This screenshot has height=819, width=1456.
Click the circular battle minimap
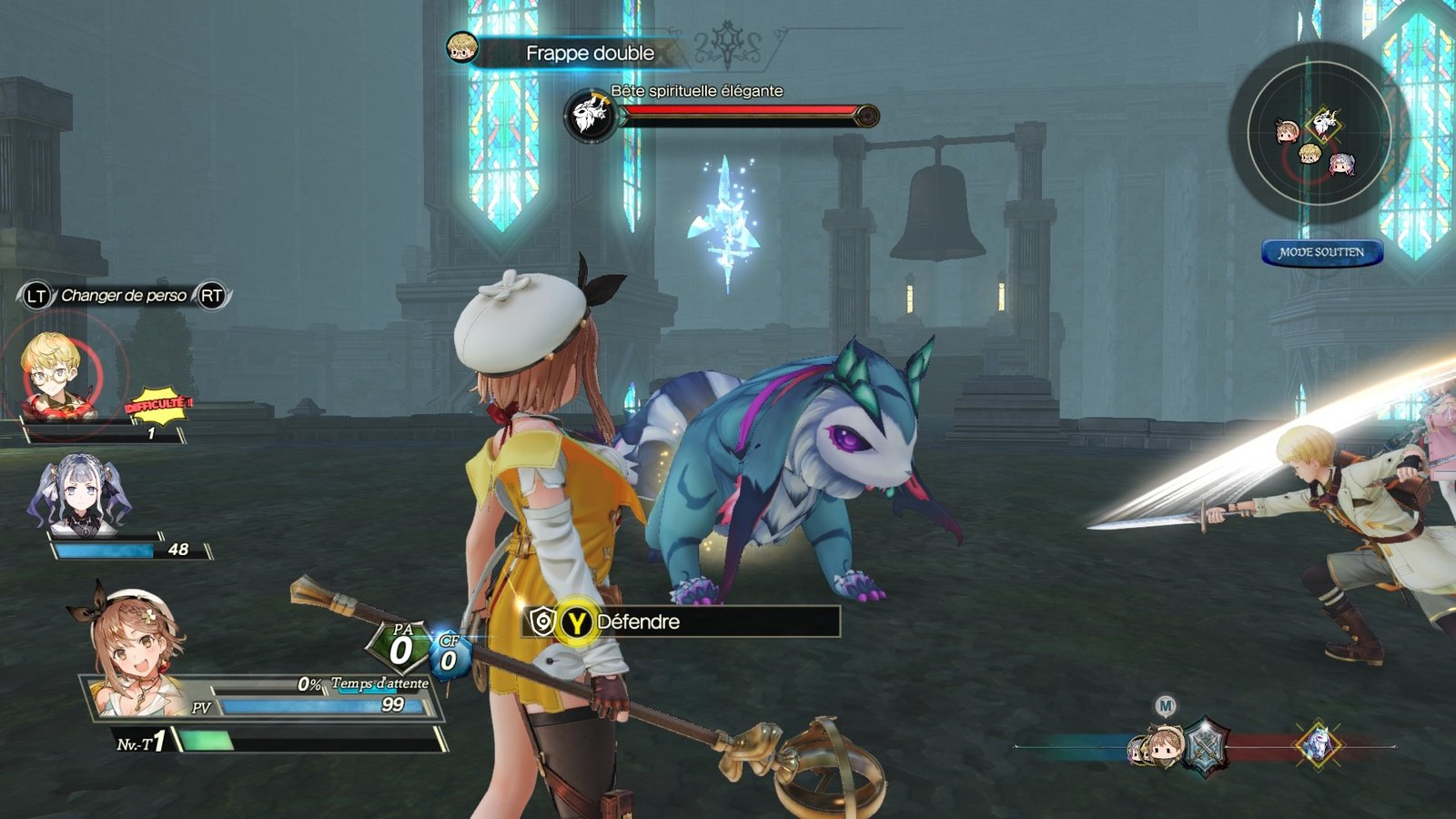click(1319, 134)
